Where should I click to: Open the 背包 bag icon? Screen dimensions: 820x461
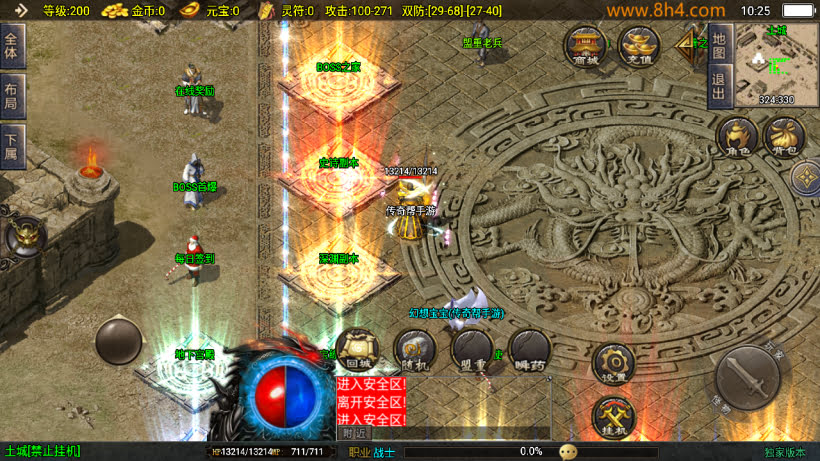783,138
